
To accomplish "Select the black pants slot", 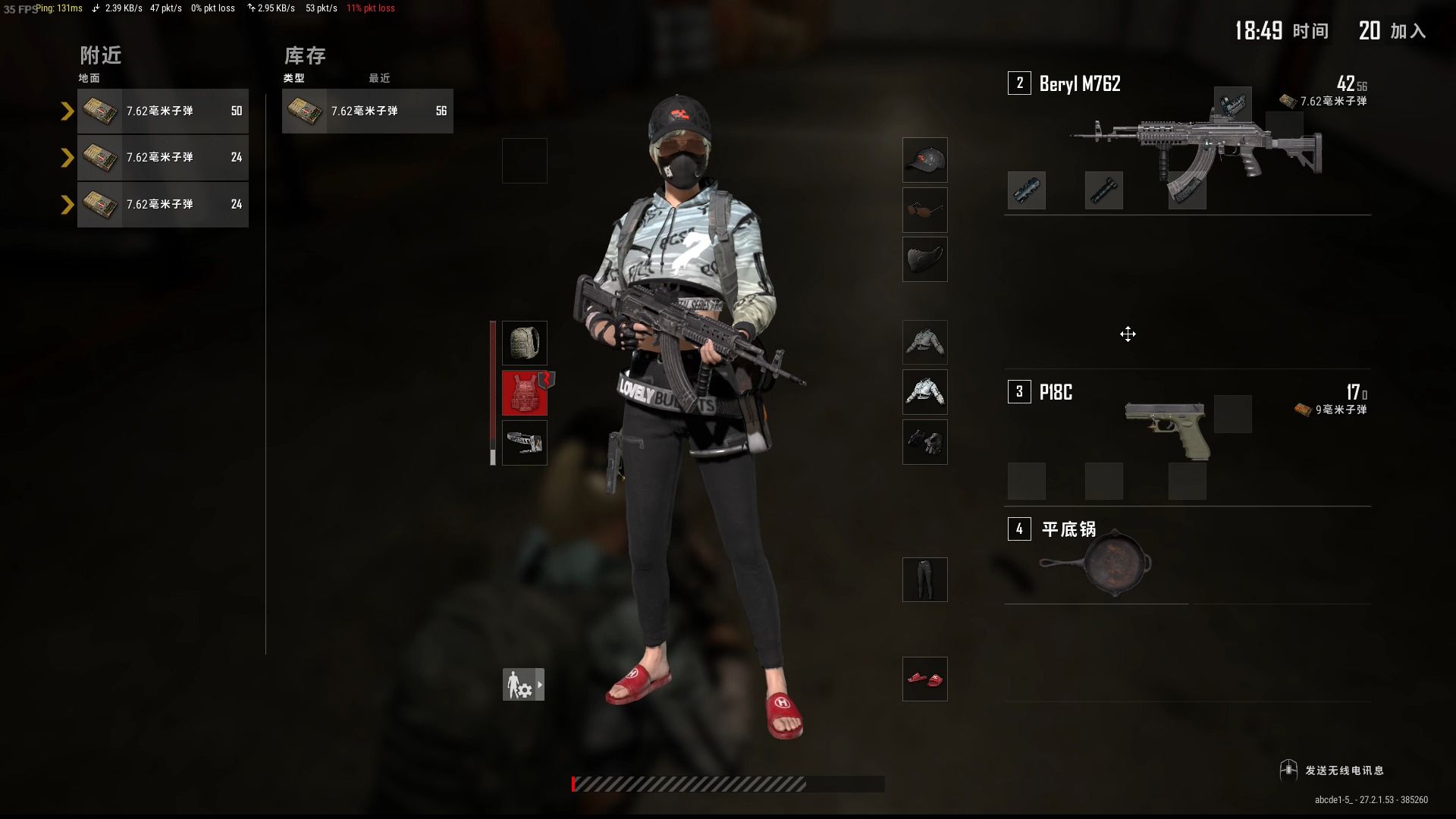I will pos(924,579).
